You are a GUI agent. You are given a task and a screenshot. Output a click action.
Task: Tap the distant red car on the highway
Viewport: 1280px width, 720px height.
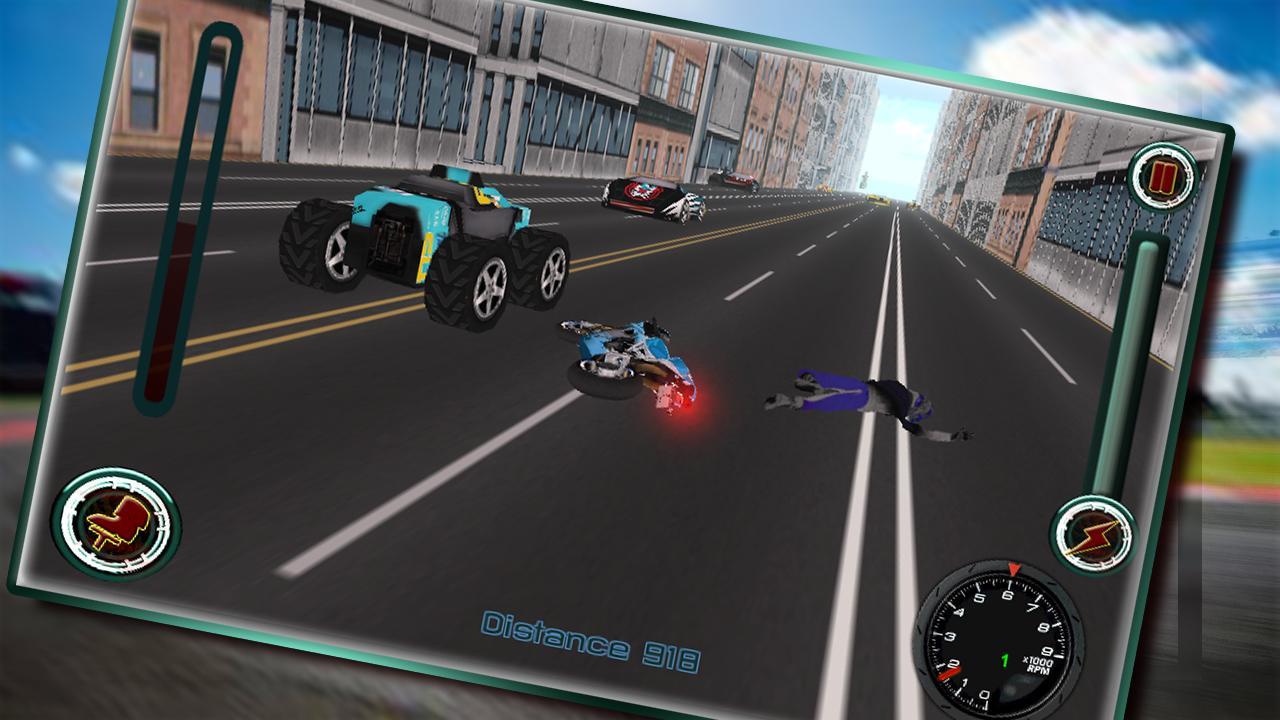tap(733, 180)
